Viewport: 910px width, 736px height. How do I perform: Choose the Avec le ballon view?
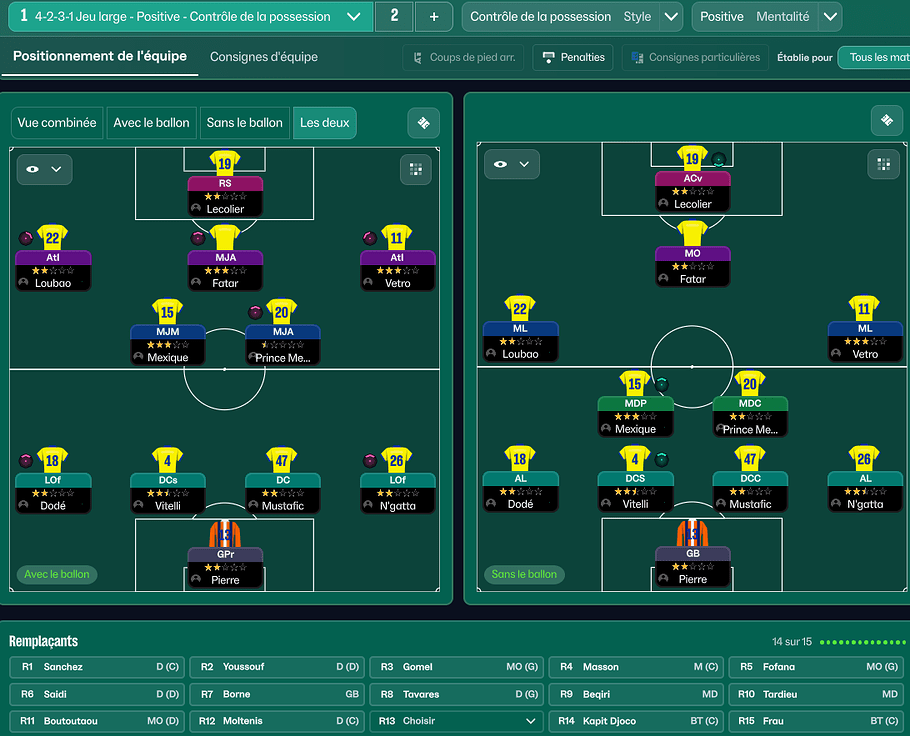click(x=151, y=123)
